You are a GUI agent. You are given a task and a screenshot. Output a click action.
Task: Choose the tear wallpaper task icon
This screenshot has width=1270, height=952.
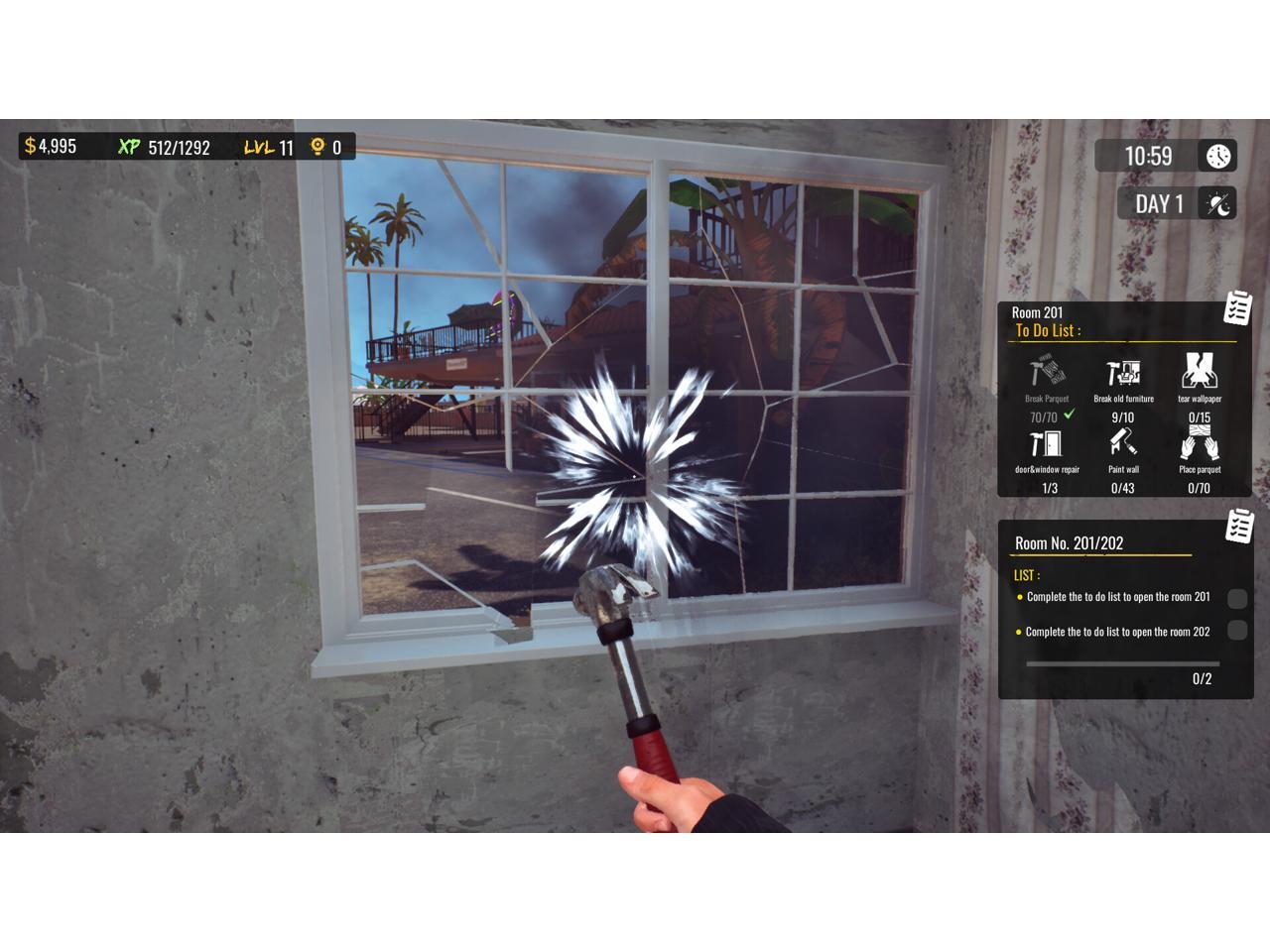[x=1200, y=372]
